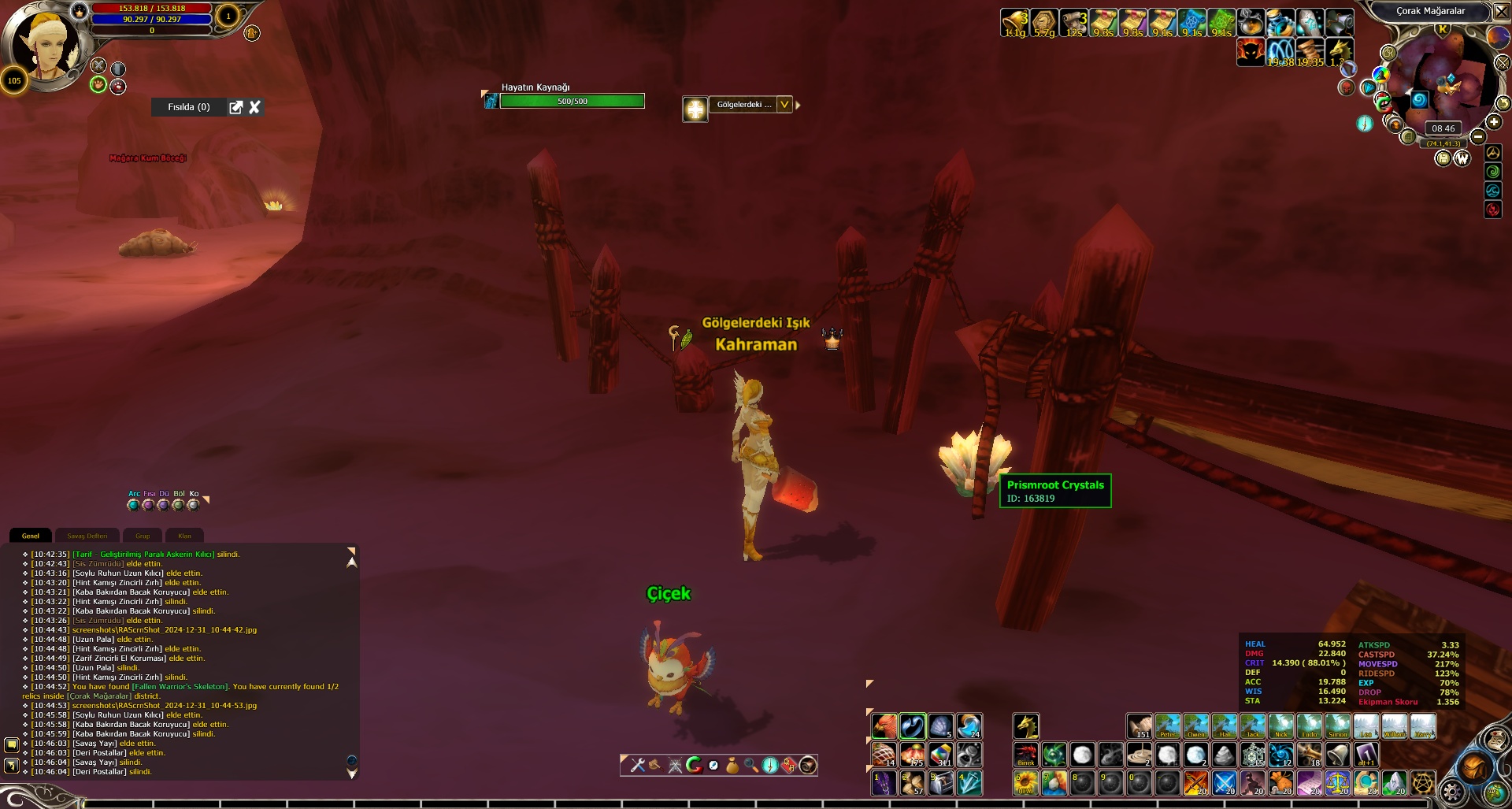1512x809 pixels.
Task: Activate the crossed blue swords skill
Action: (x=1224, y=783)
